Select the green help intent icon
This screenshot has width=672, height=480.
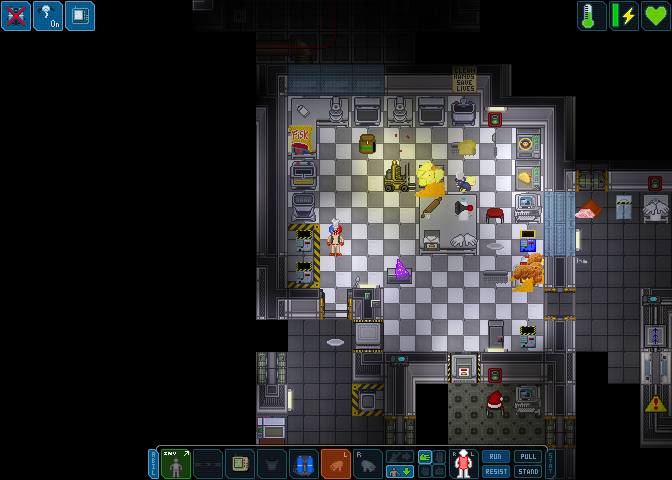tap(425, 457)
